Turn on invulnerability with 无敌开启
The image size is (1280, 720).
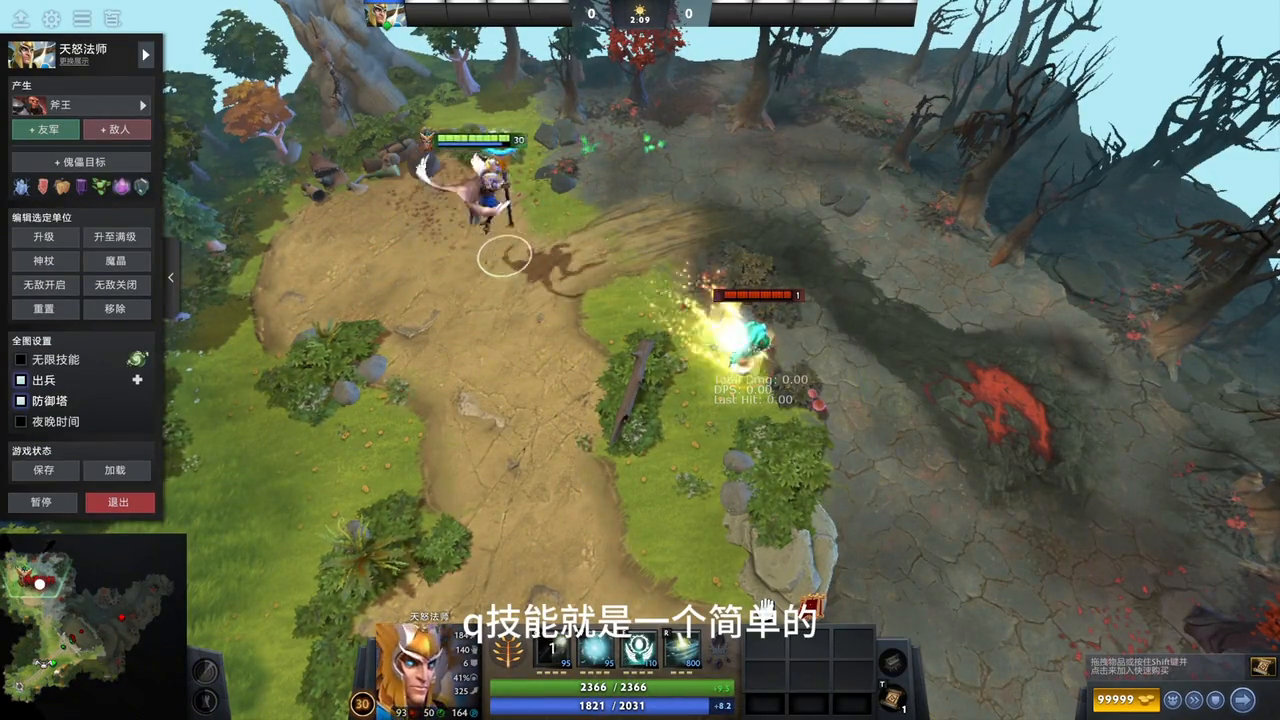coord(43,285)
